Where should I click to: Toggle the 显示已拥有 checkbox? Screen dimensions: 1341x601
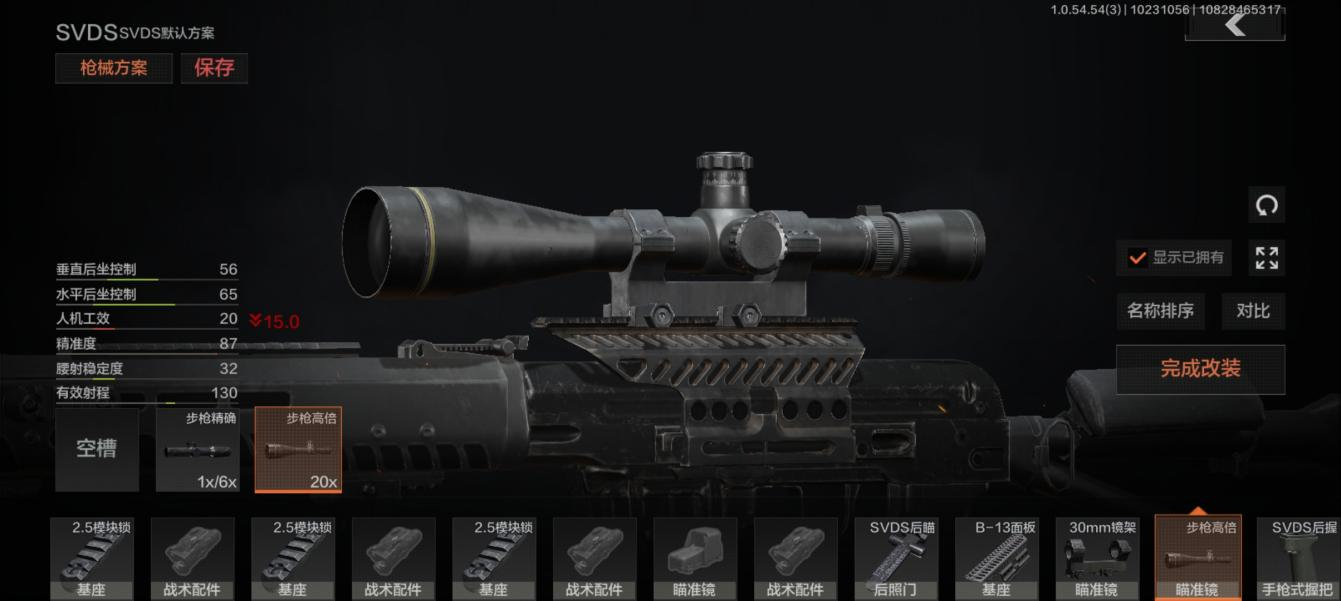pos(1138,258)
